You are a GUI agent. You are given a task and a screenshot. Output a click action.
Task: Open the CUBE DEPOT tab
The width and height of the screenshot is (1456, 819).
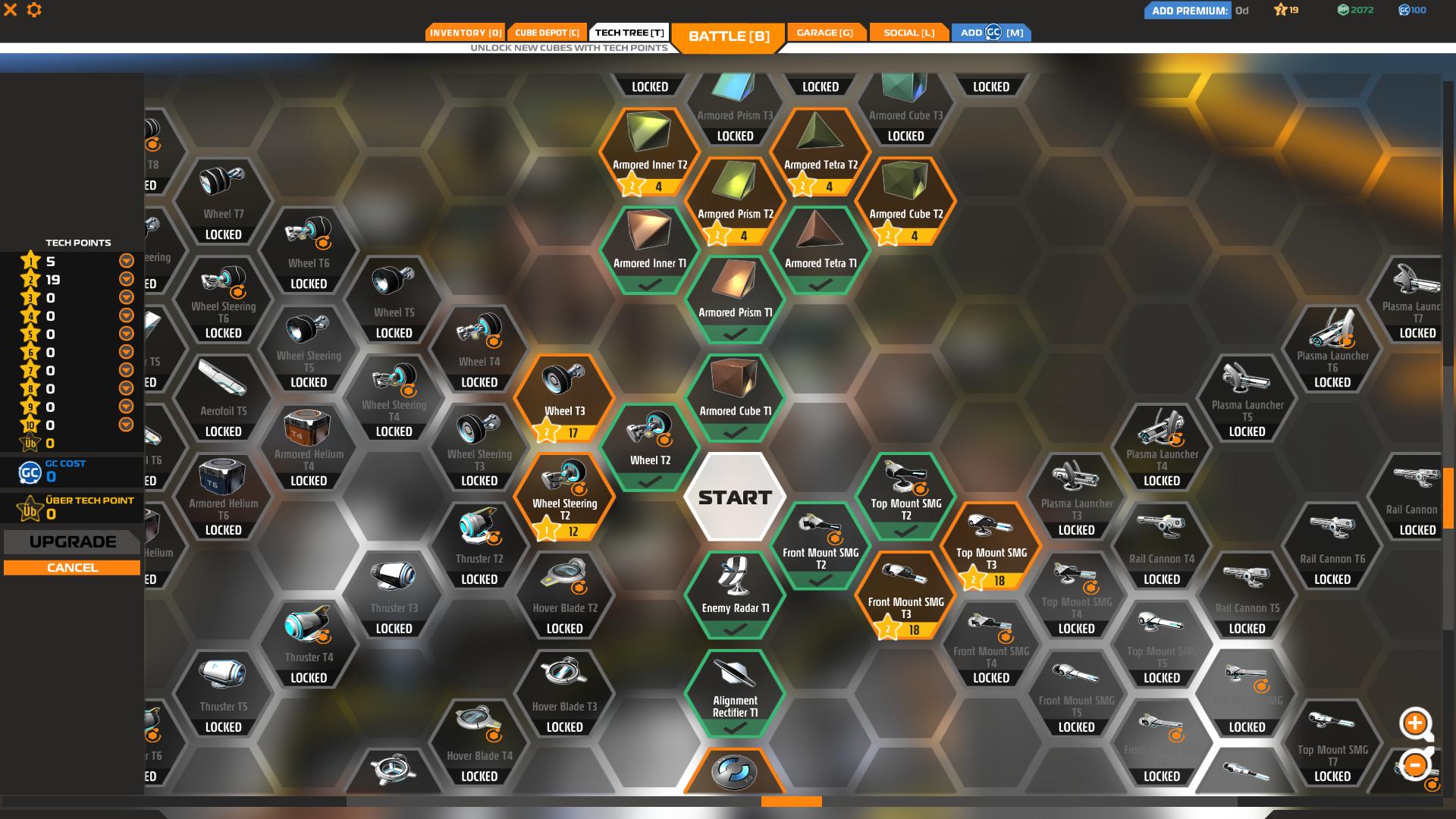[548, 33]
